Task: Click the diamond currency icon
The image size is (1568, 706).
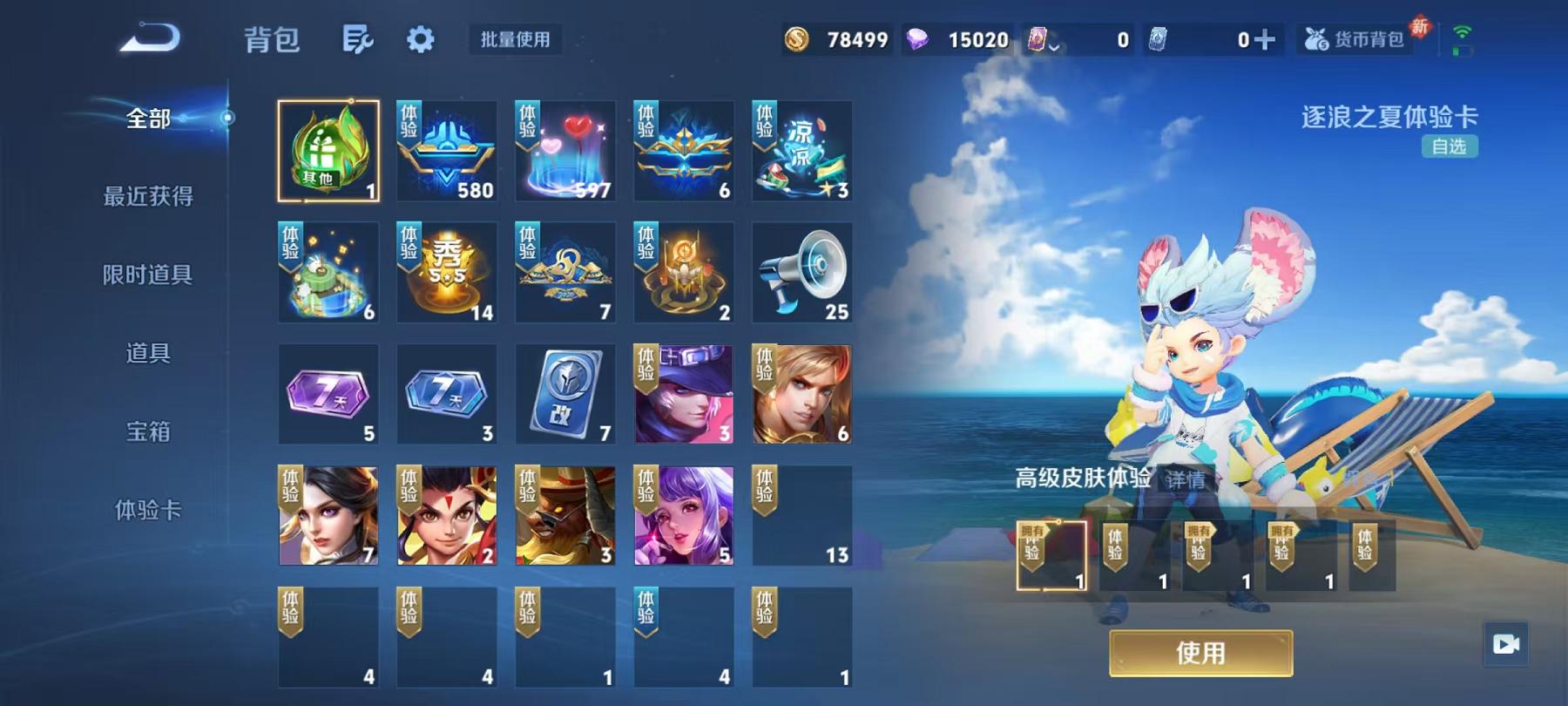Action: click(930, 39)
